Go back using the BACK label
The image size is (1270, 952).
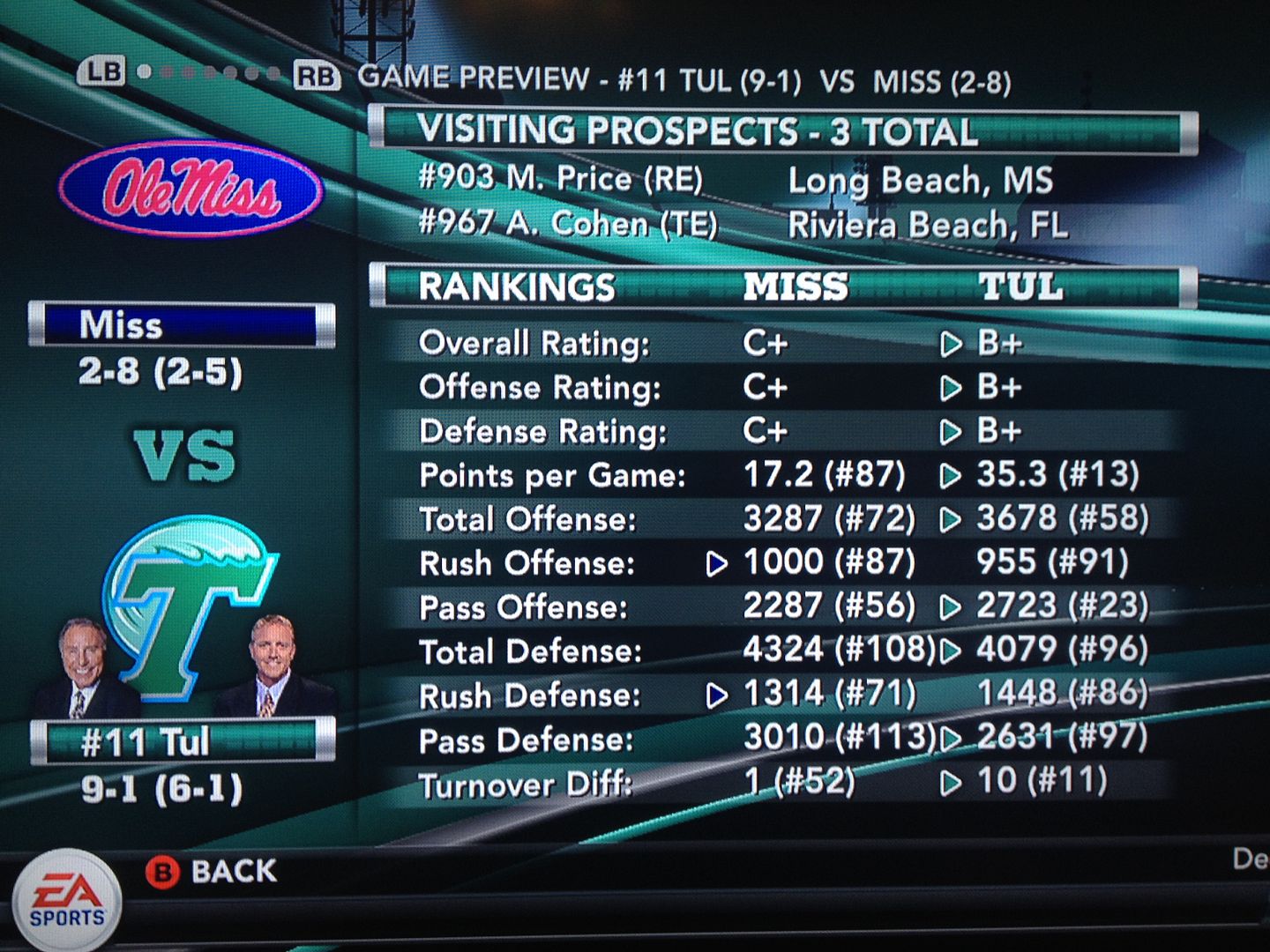(233, 871)
